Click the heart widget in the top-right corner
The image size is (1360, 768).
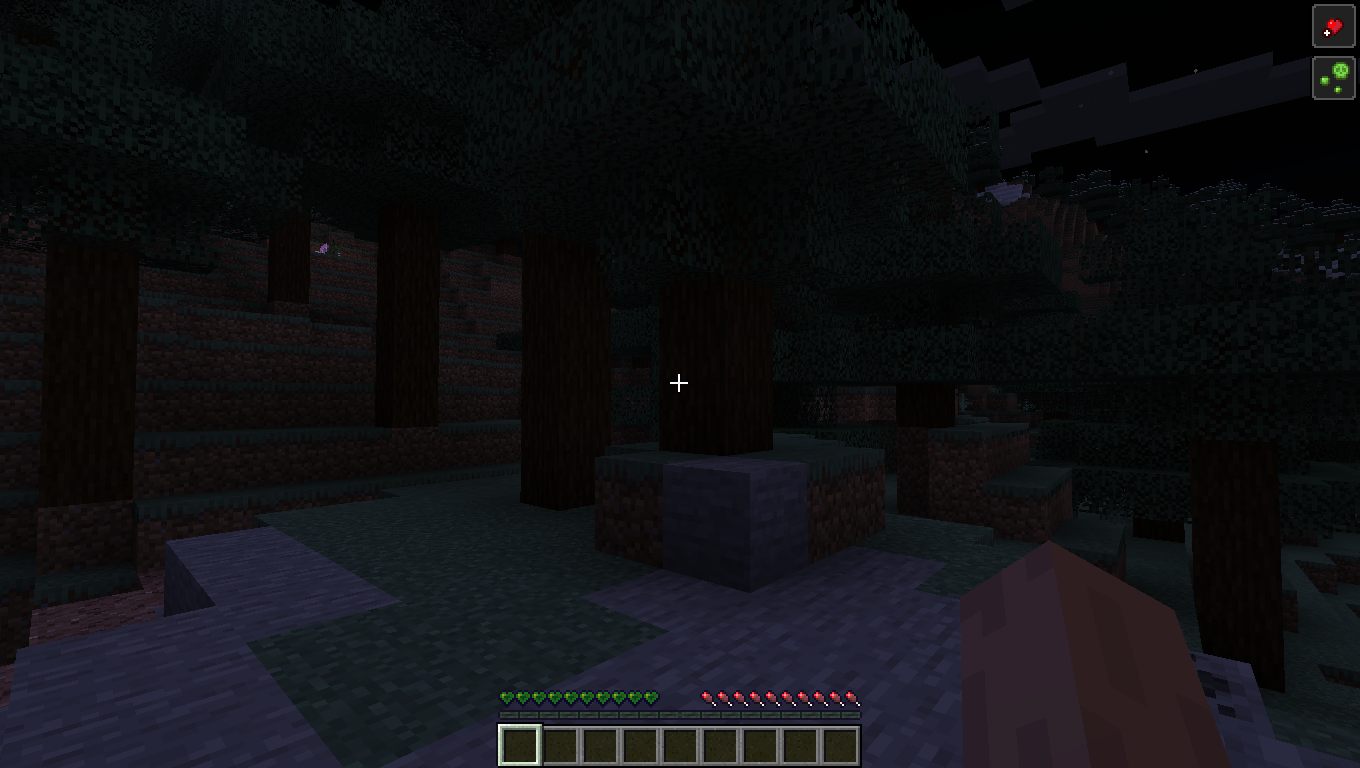1333,26
